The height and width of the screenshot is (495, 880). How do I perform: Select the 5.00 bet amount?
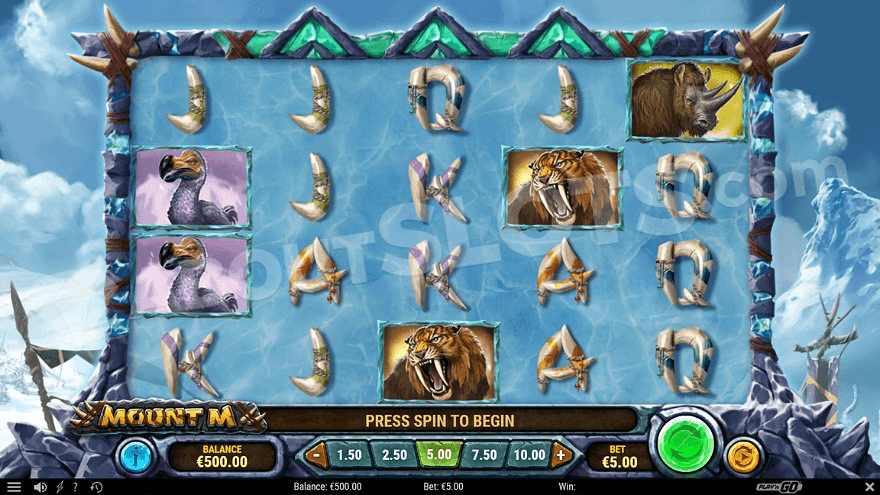pyautogui.click(x=439, y=455)
